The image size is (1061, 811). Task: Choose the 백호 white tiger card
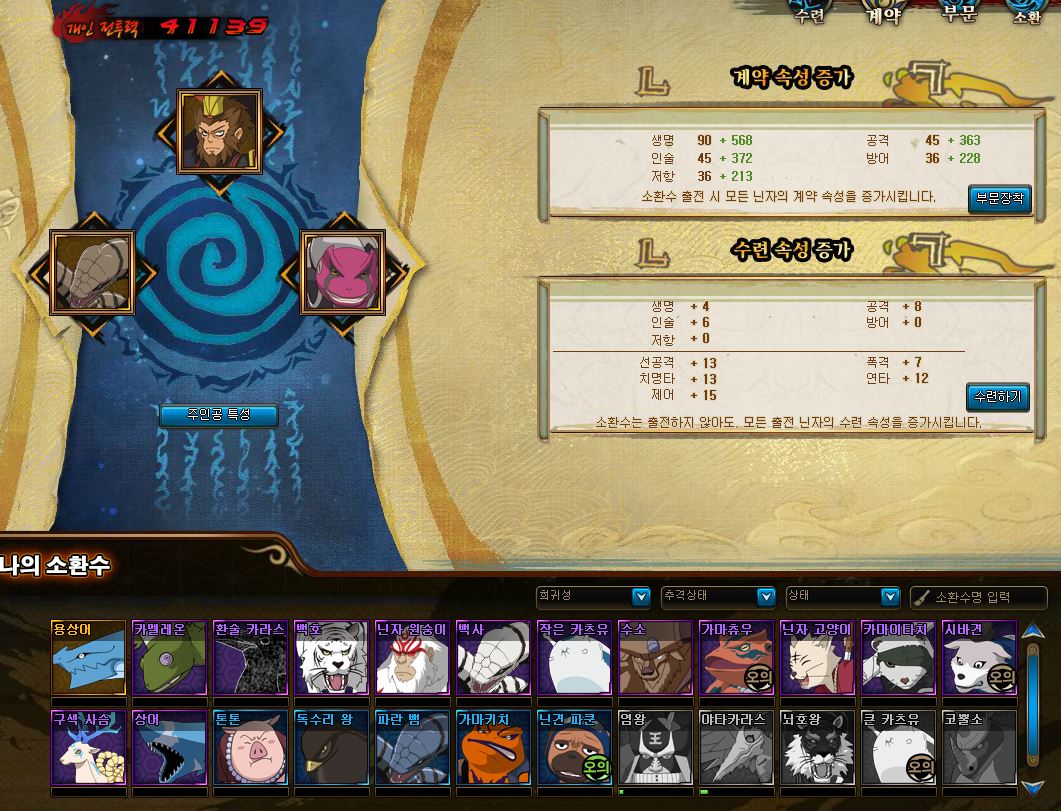click(332, 658)
